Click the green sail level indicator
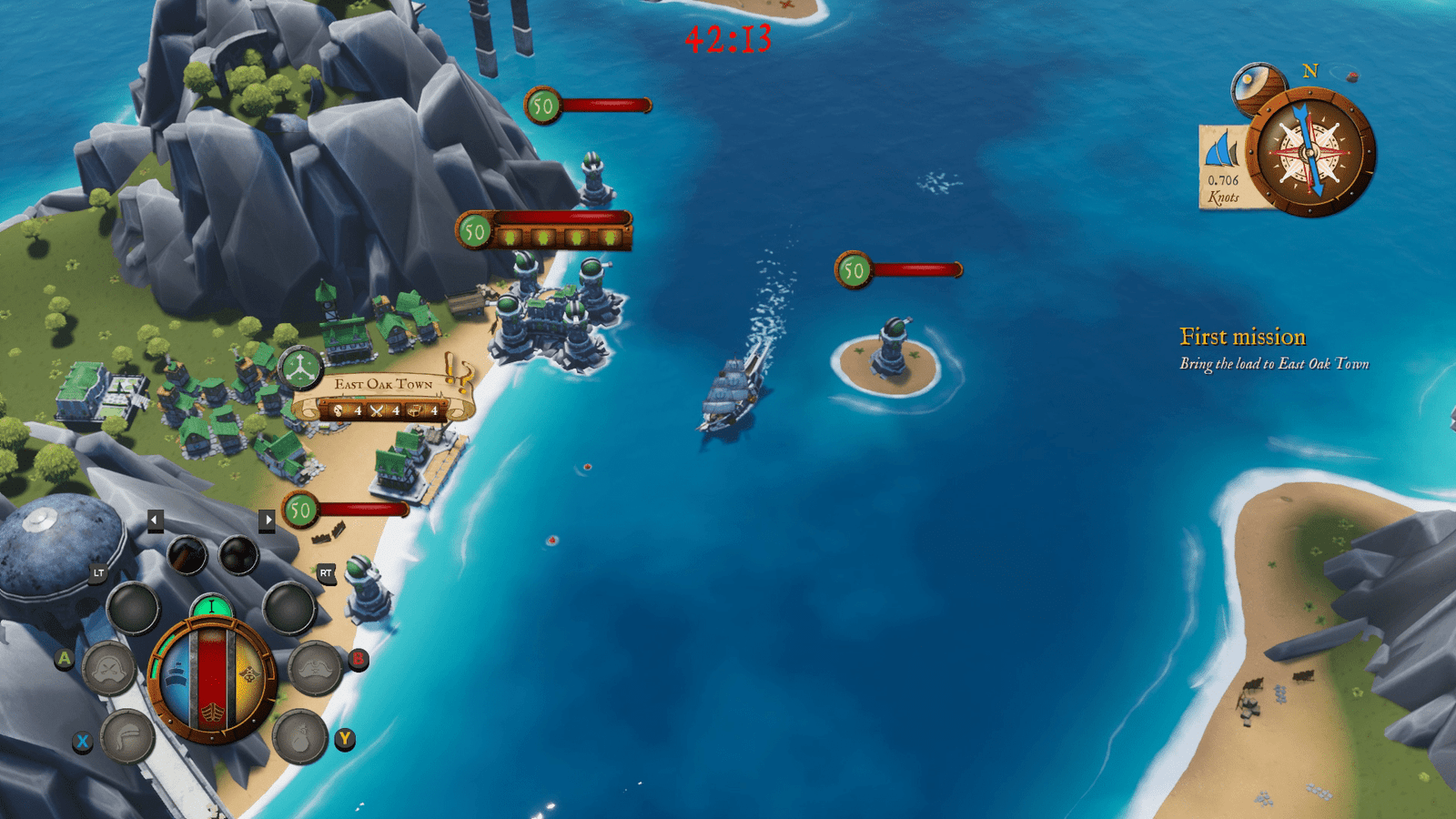1456x819 pixels. [x=211, y=607]
